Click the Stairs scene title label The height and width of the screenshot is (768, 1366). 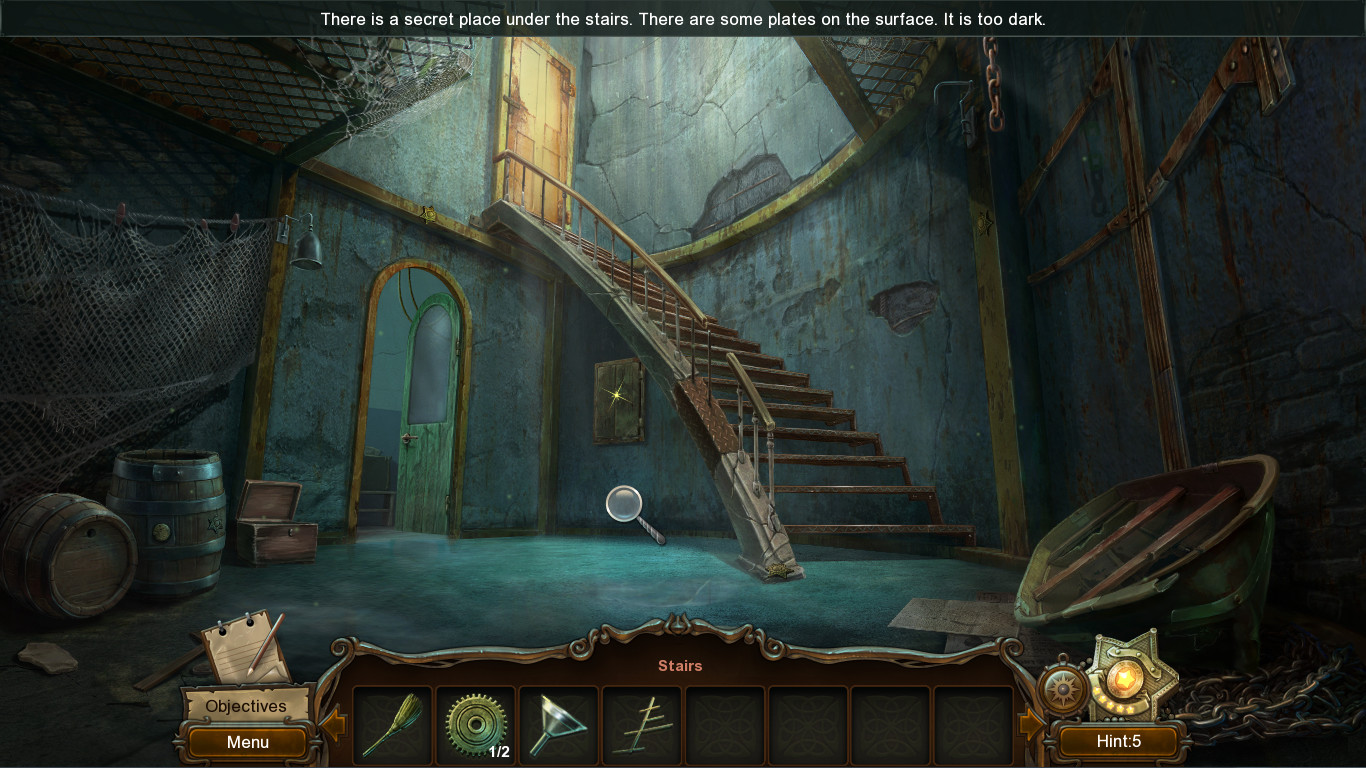680,666
